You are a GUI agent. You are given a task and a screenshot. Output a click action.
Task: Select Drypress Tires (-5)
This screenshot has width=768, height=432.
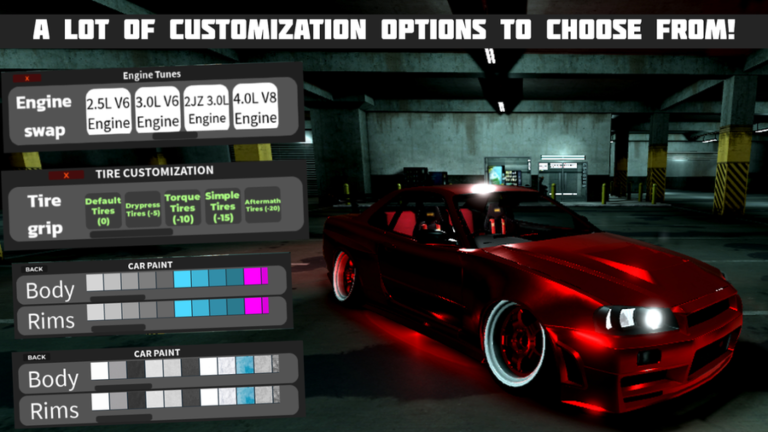pos(144,210)
